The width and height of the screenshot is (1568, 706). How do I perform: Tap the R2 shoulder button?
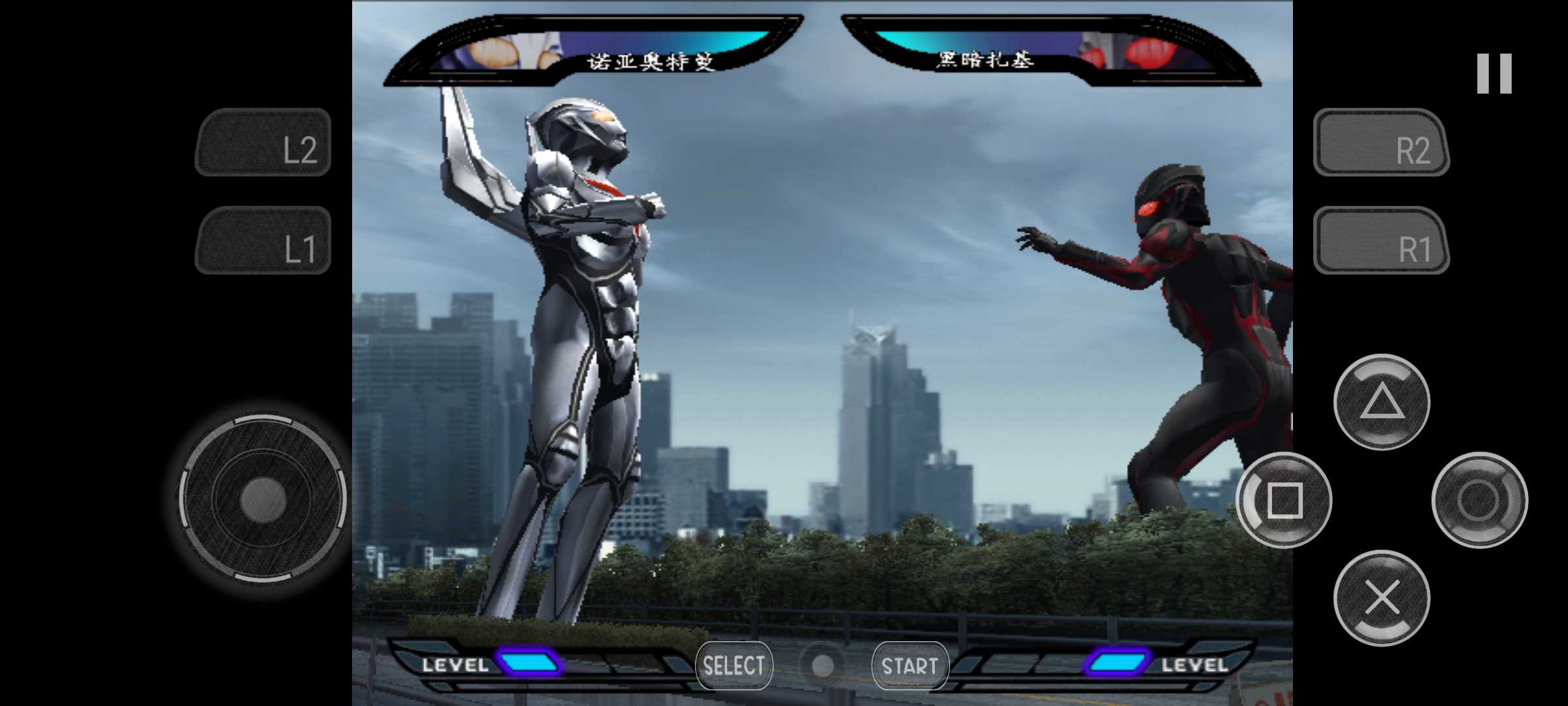1381,143
